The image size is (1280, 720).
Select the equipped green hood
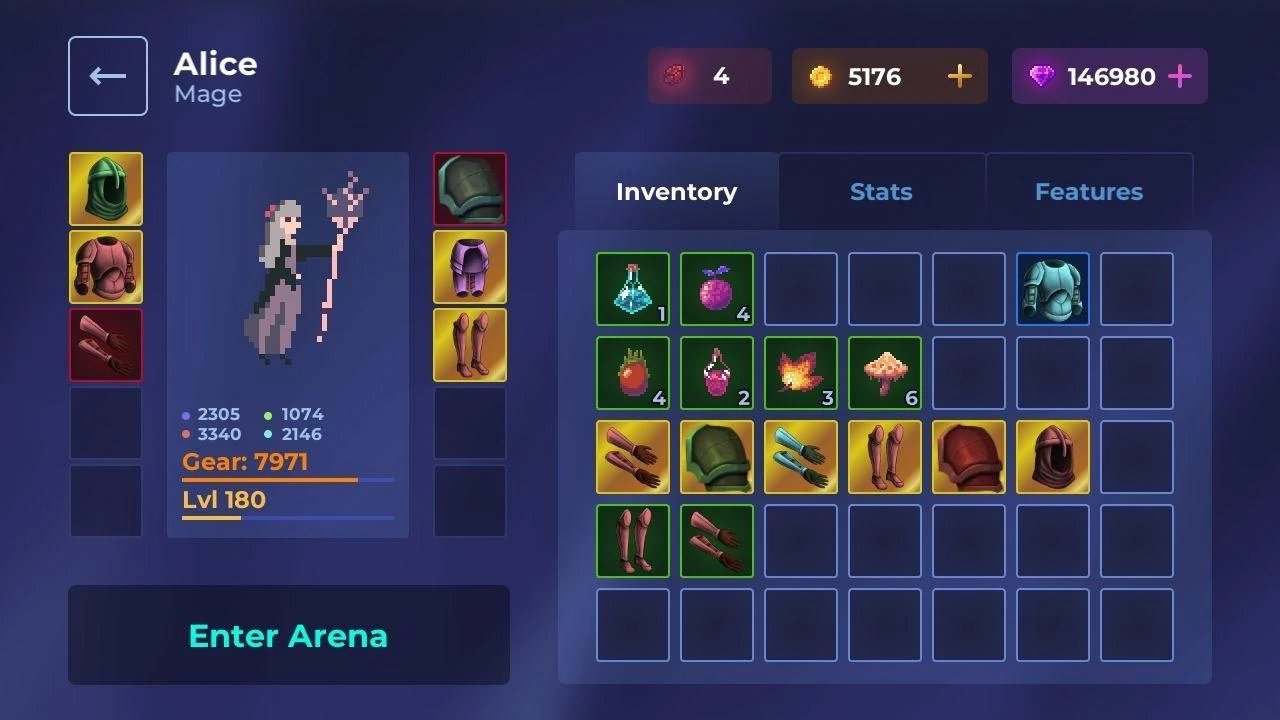pos(106,189)
